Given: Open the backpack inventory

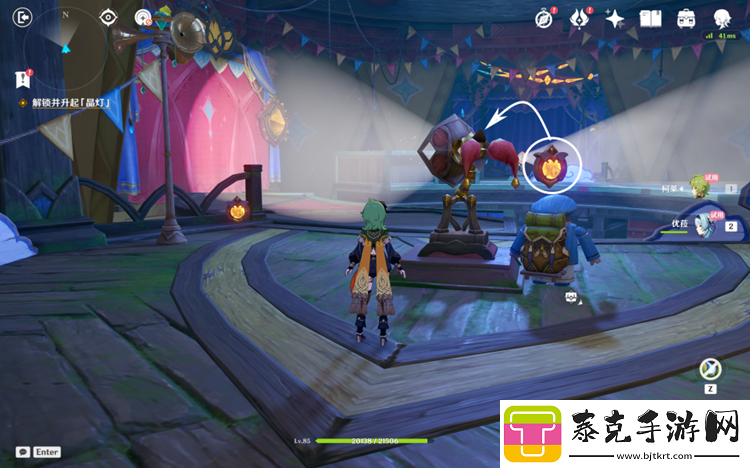Looking at the screenshot, I should click(686, 18).
